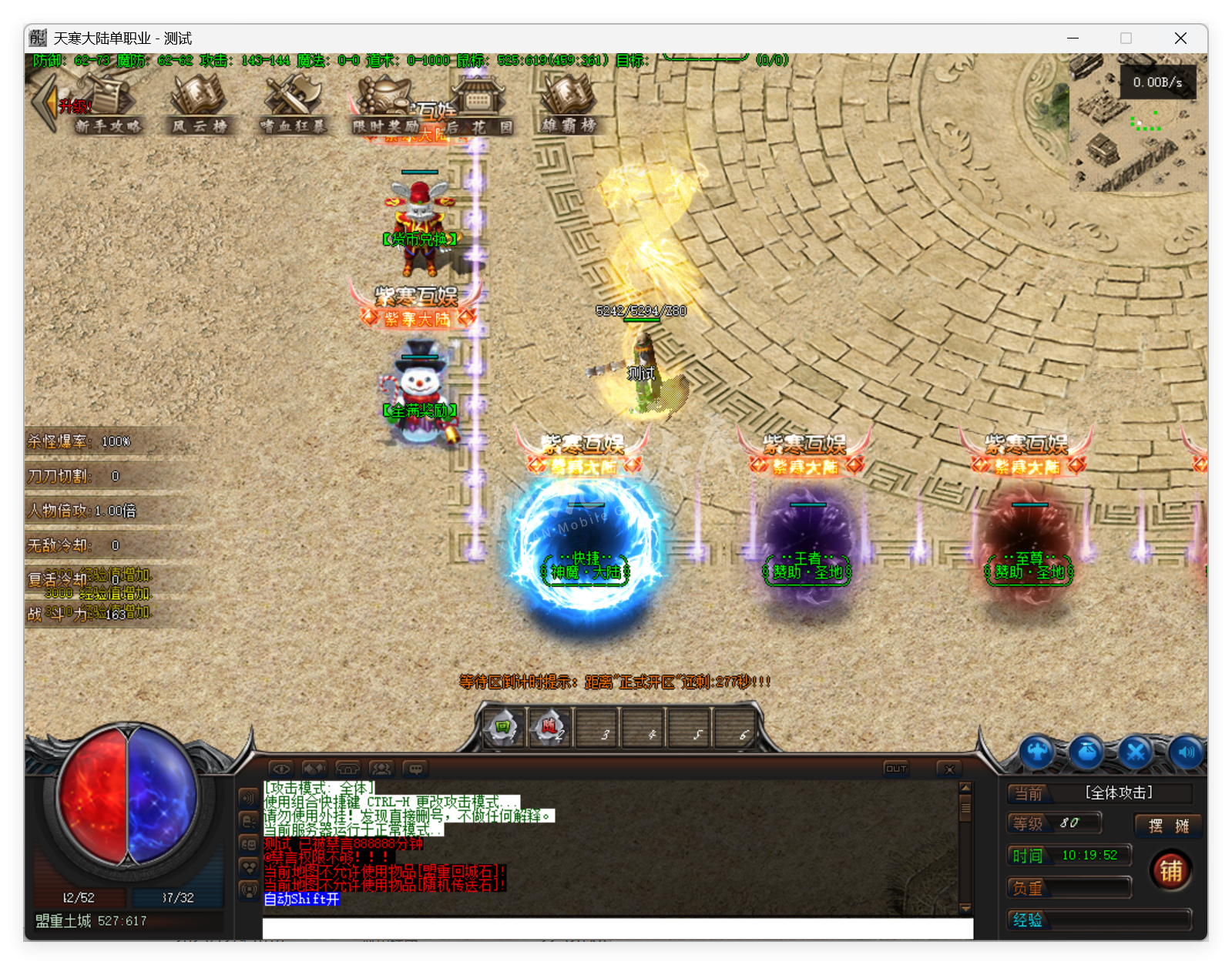
Task: Click the blue muscle strength icon bottom right
Action: (x=1037, y=752)
